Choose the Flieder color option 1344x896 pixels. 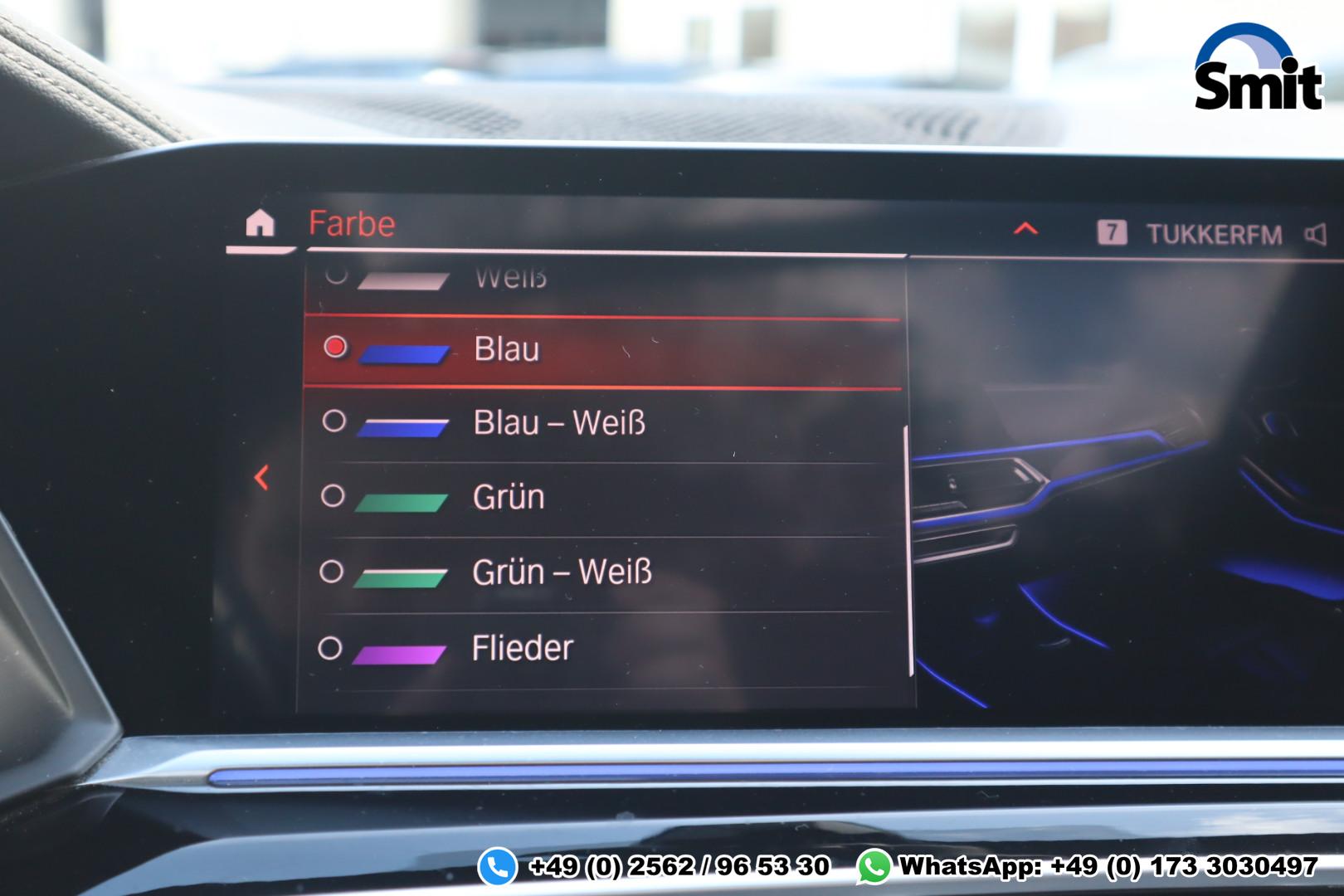coord(522,648)
